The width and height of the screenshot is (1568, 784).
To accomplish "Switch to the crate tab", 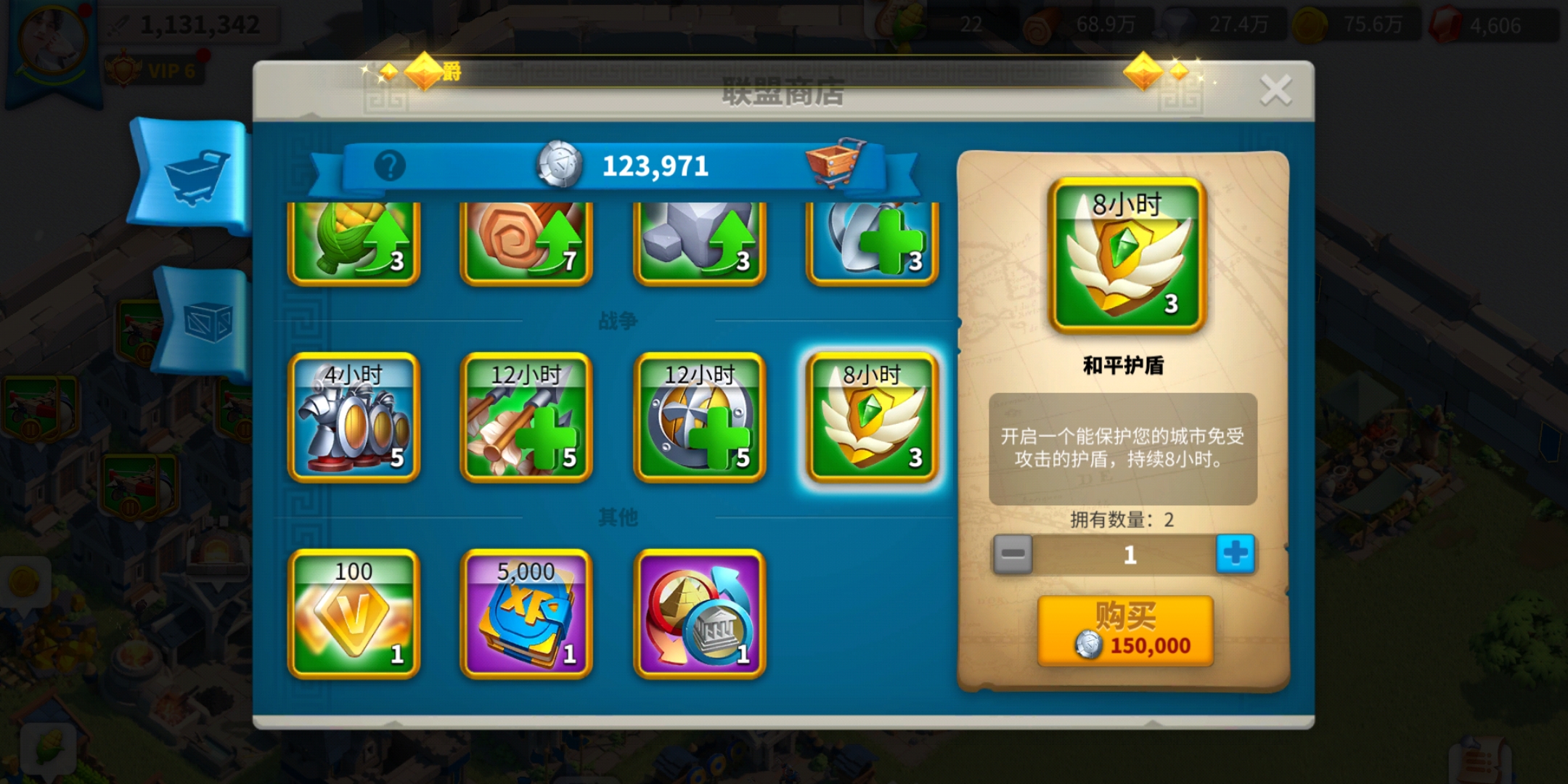I will pos(205,321).
